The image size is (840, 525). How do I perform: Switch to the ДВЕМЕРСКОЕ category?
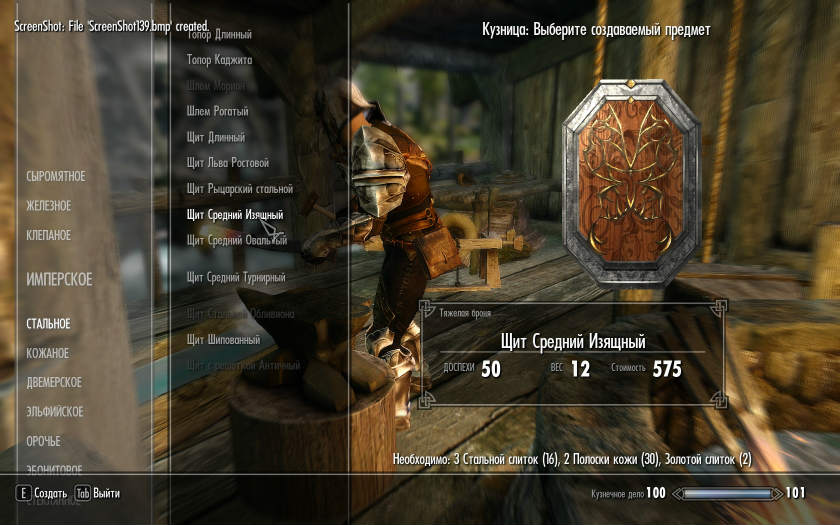point(54,383)
